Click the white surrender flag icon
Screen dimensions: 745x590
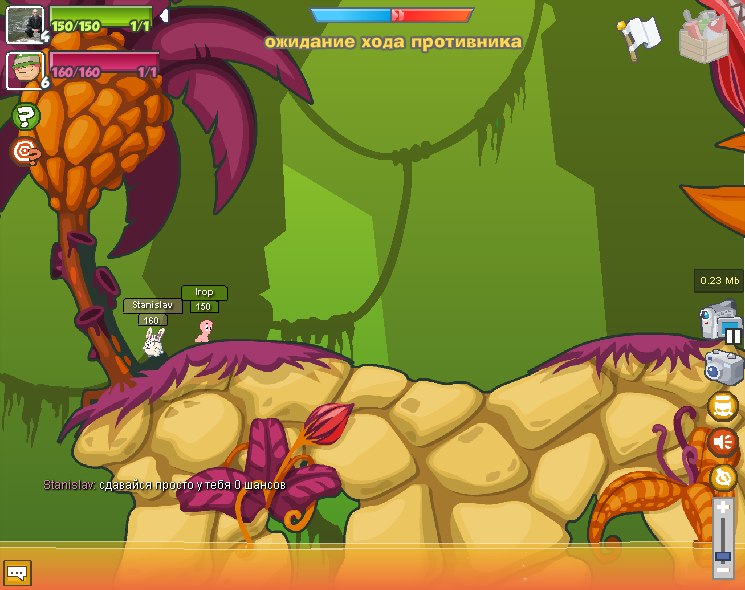[638, 36]
